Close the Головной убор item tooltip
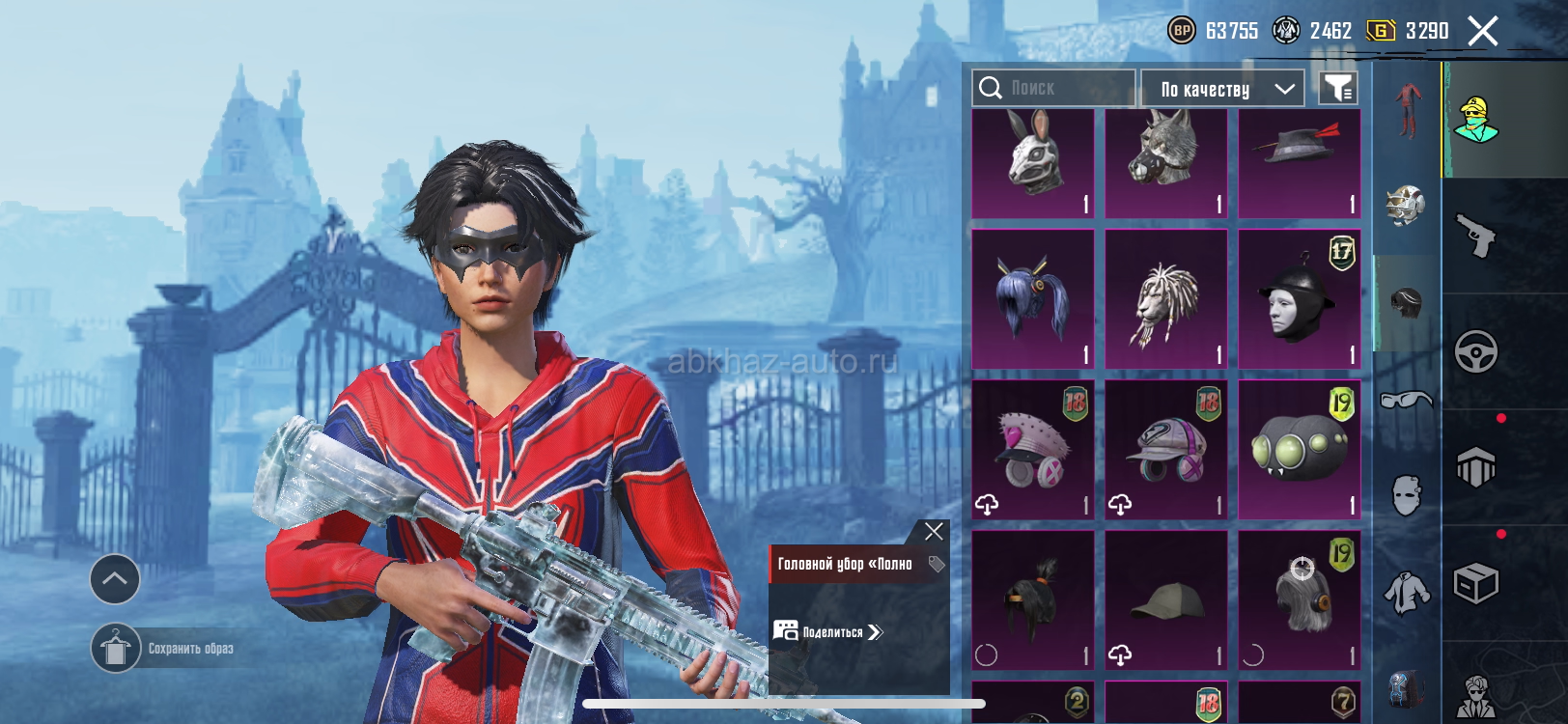The height and width of the screenshot is (724, 1568). (934, 531)
